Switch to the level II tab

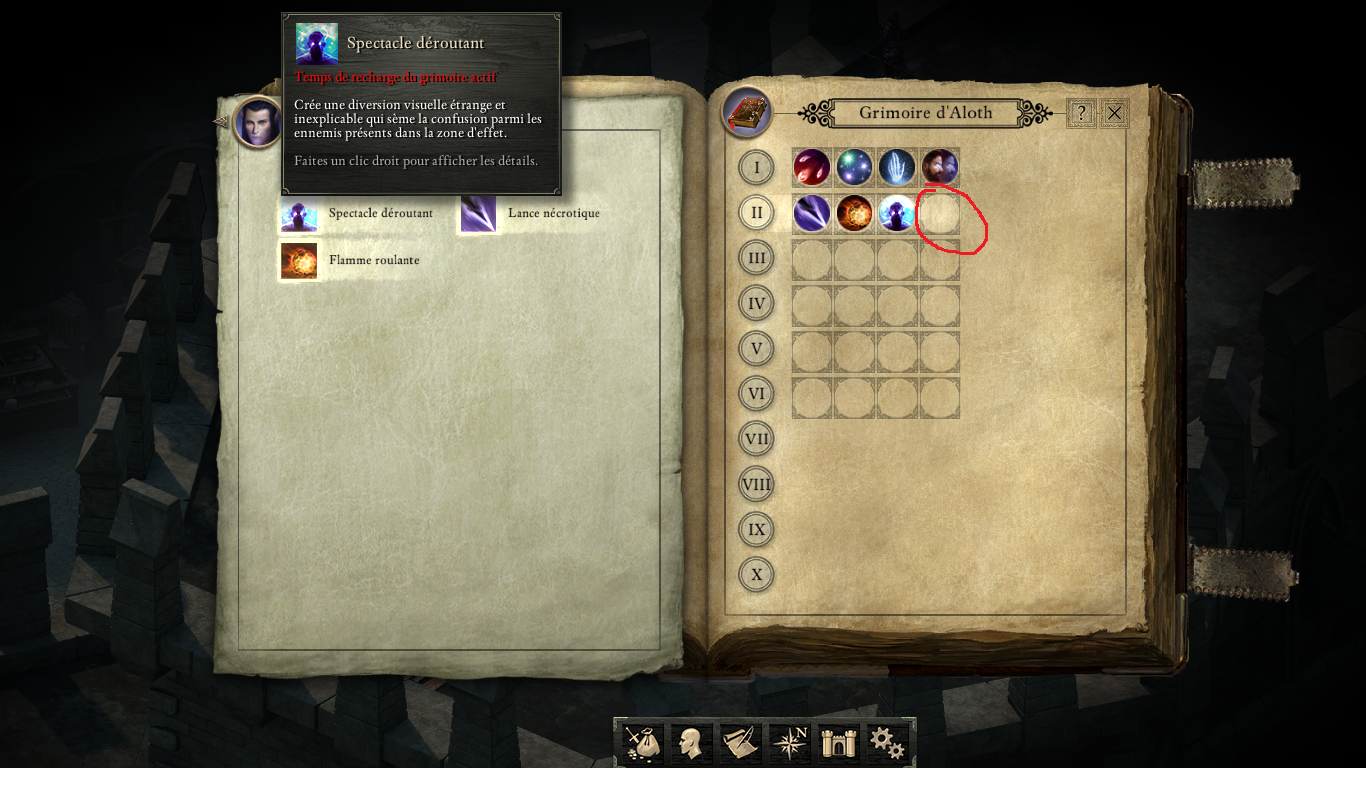[x=756, y=212]
